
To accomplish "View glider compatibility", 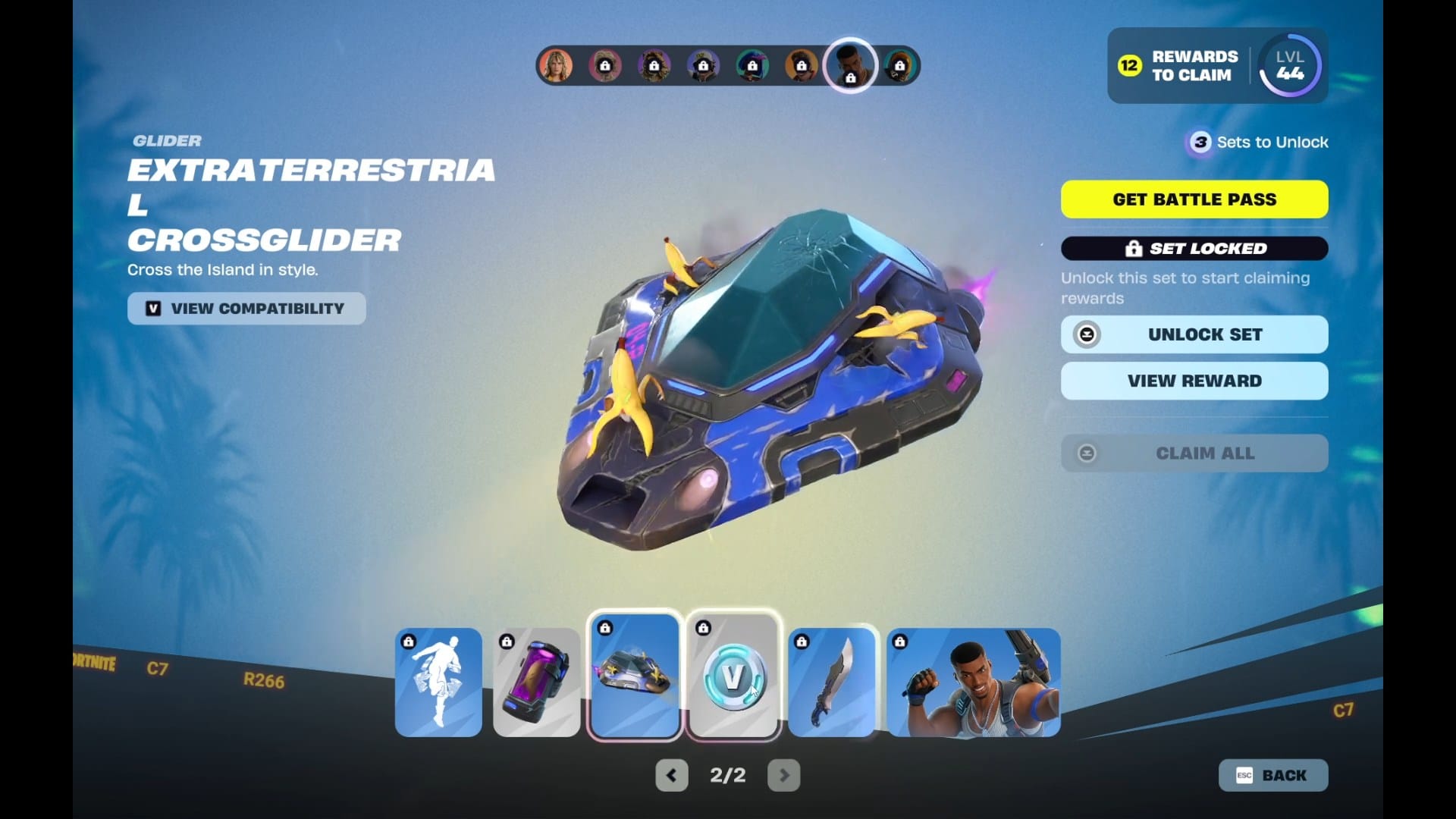I will click(246, 309).
